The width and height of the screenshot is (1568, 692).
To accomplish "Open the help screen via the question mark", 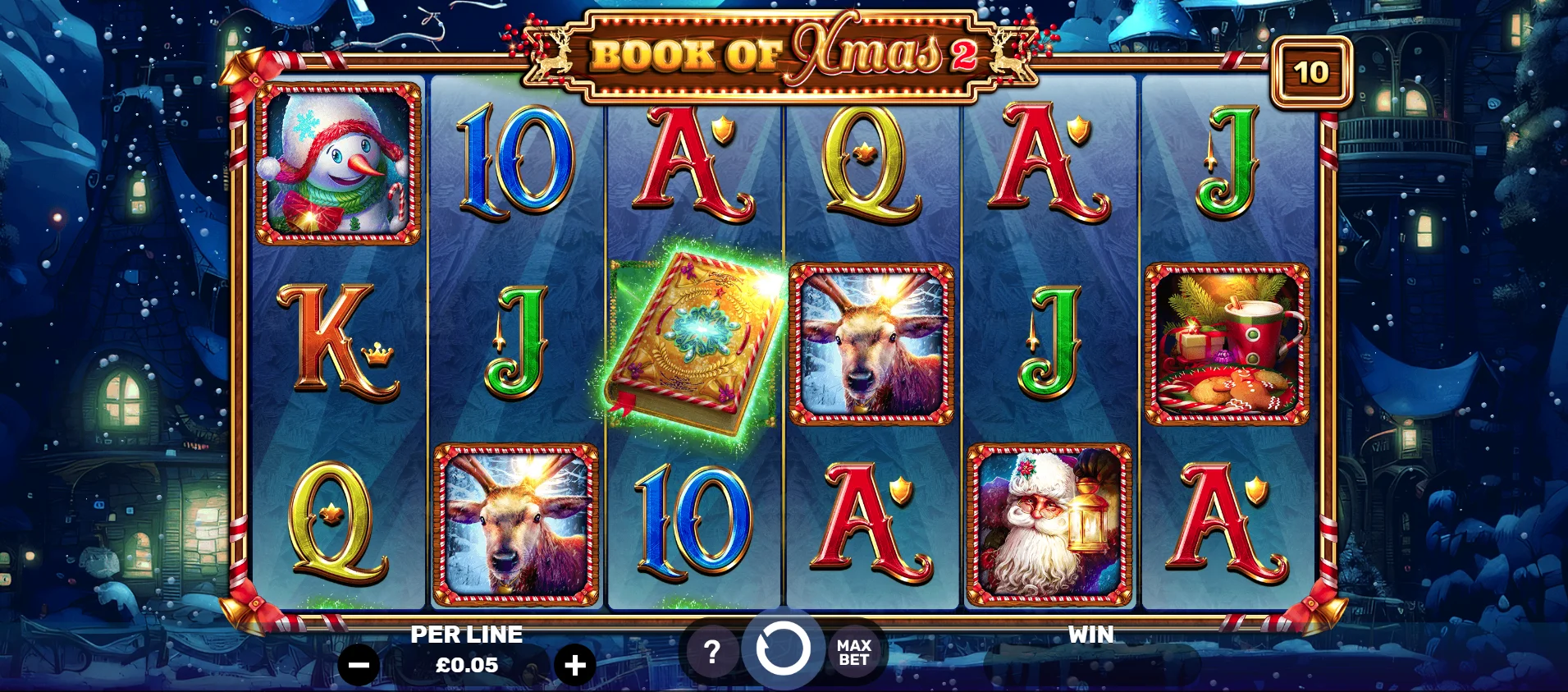I will click(711, 653).
